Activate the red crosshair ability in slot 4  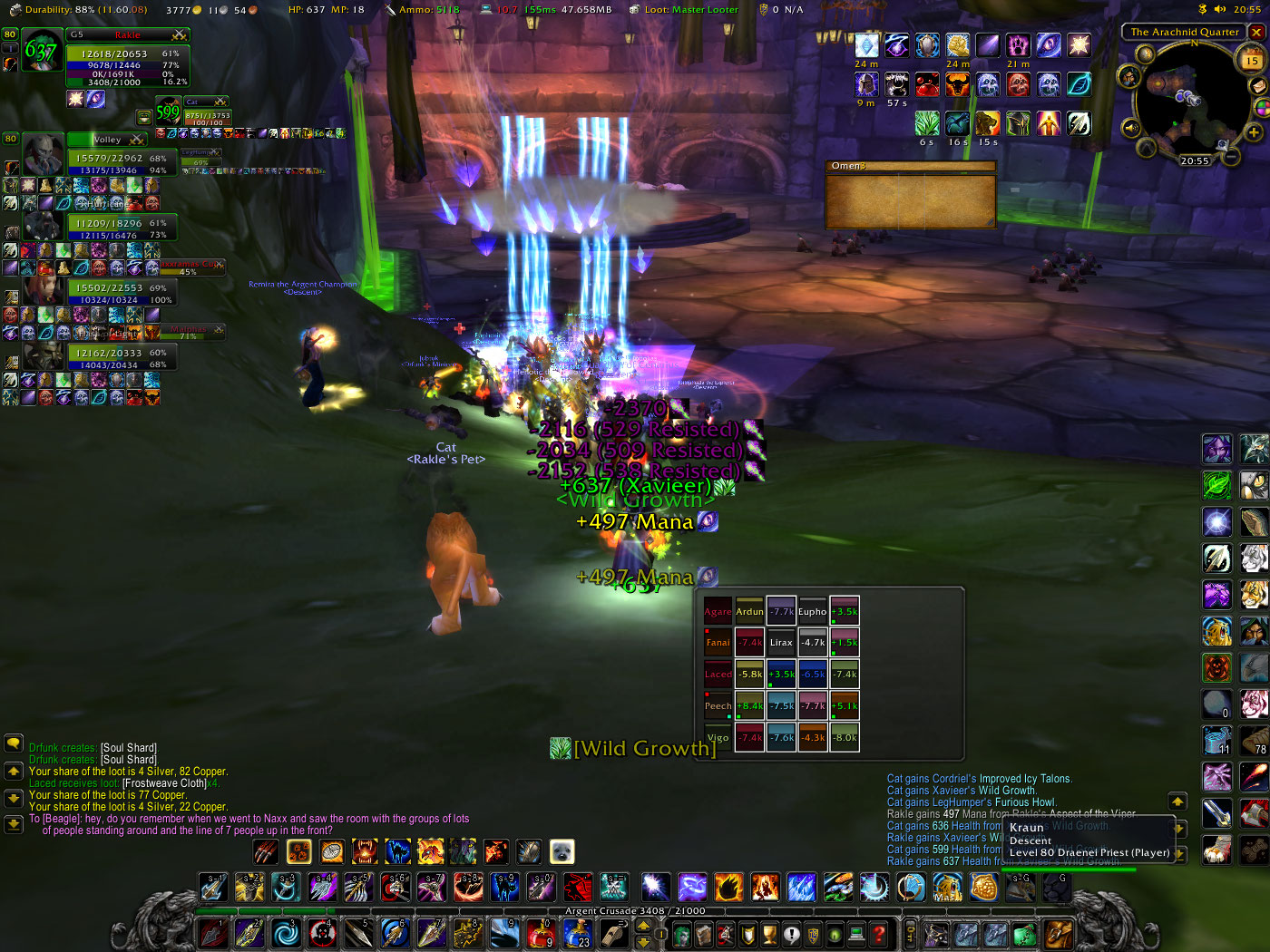(322, 933)
